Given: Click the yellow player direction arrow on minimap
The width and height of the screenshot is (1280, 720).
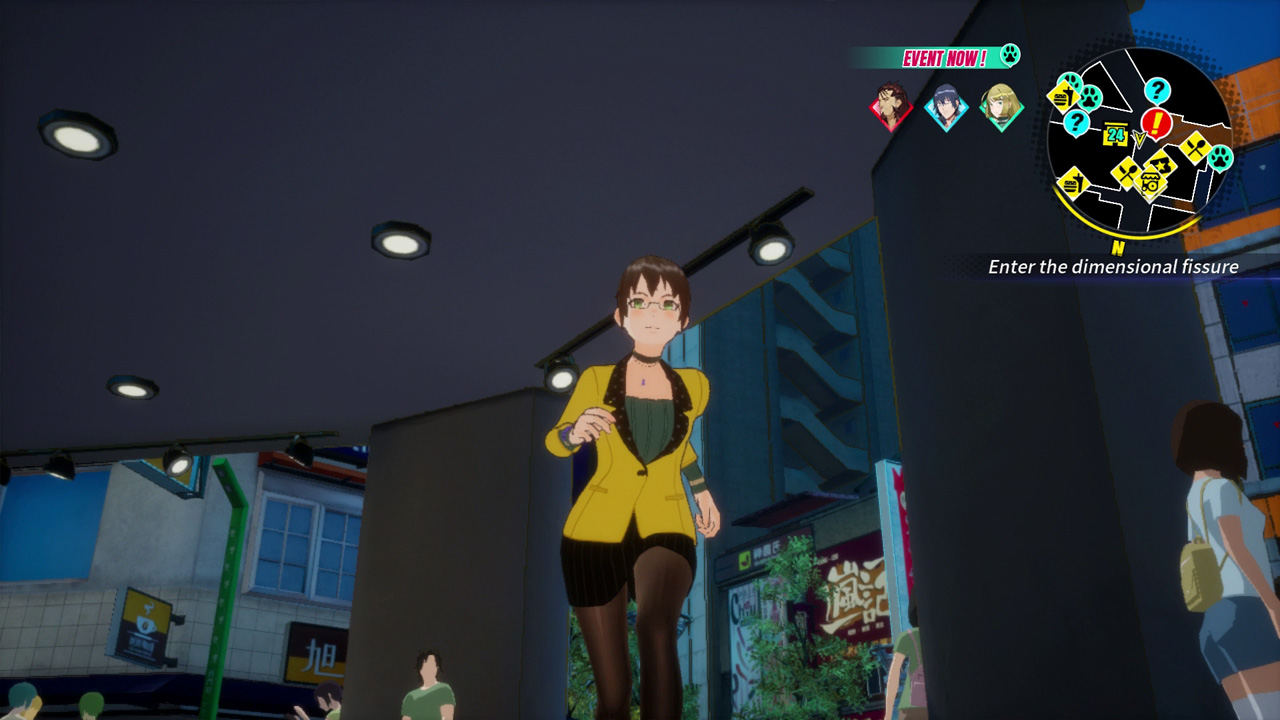Looking at the screenshot, I should [1138, 138].
